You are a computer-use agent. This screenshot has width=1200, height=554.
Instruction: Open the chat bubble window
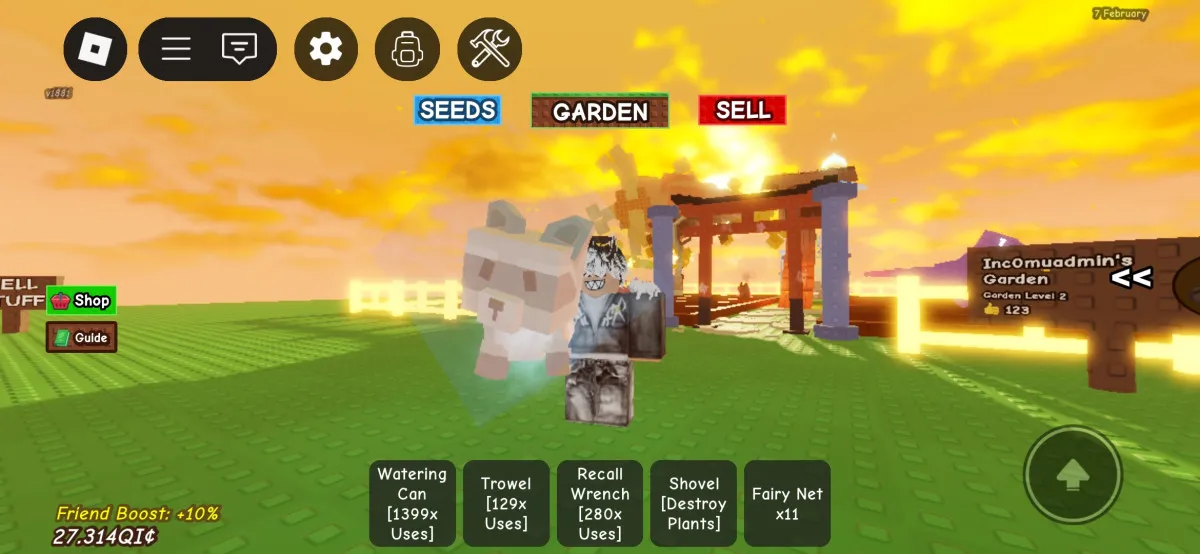[239, 49]
